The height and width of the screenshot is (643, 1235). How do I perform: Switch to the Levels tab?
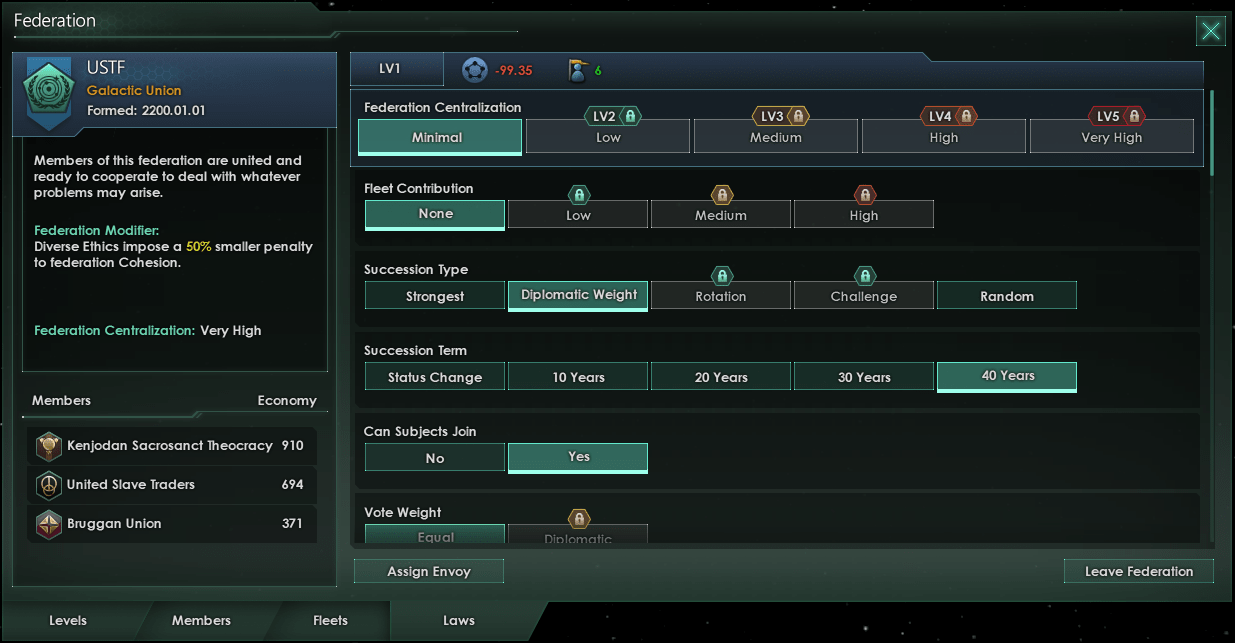point(68,620)
